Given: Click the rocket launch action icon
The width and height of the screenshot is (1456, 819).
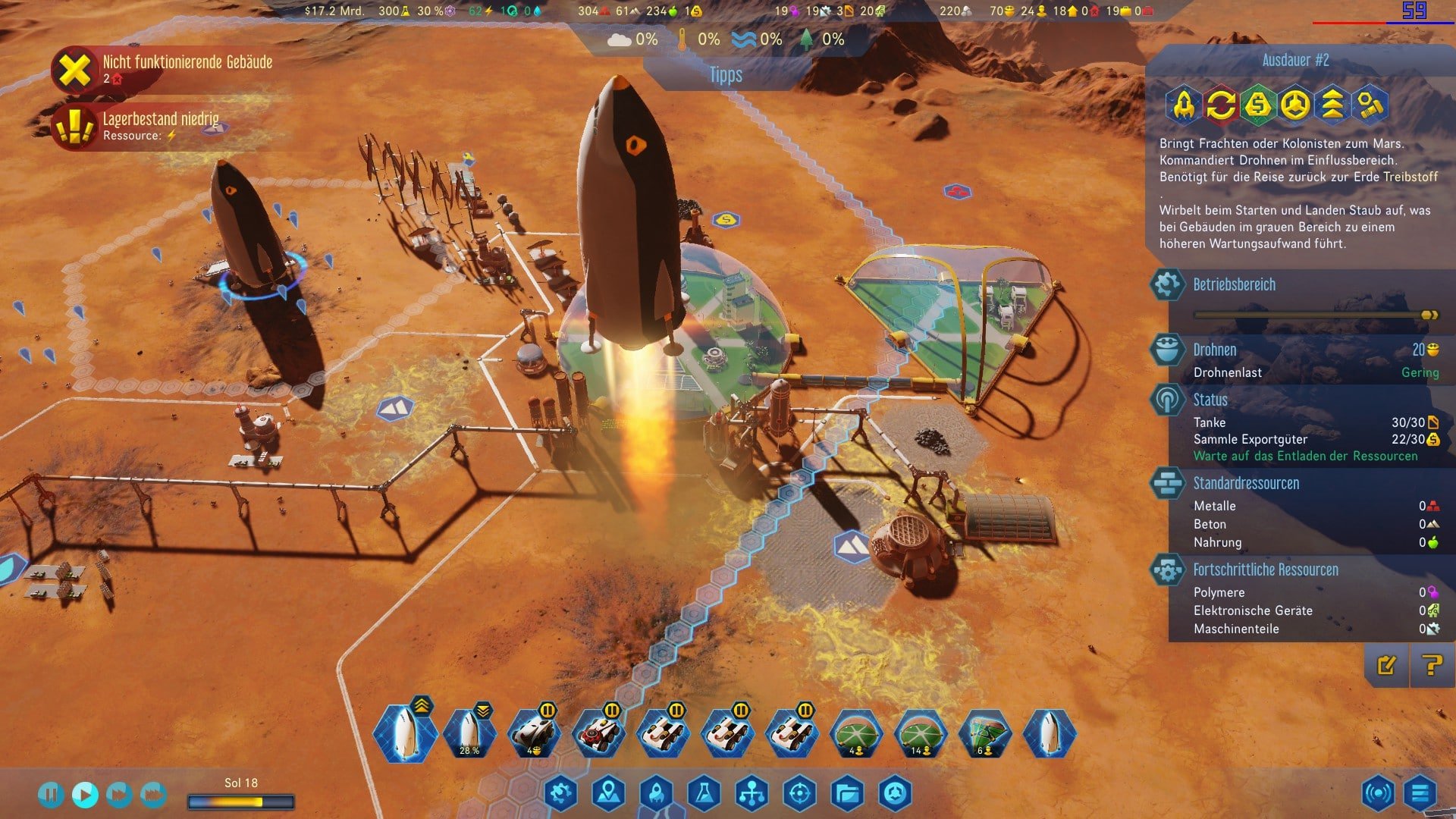Looking at the screenshot, I should point(1184,105).
